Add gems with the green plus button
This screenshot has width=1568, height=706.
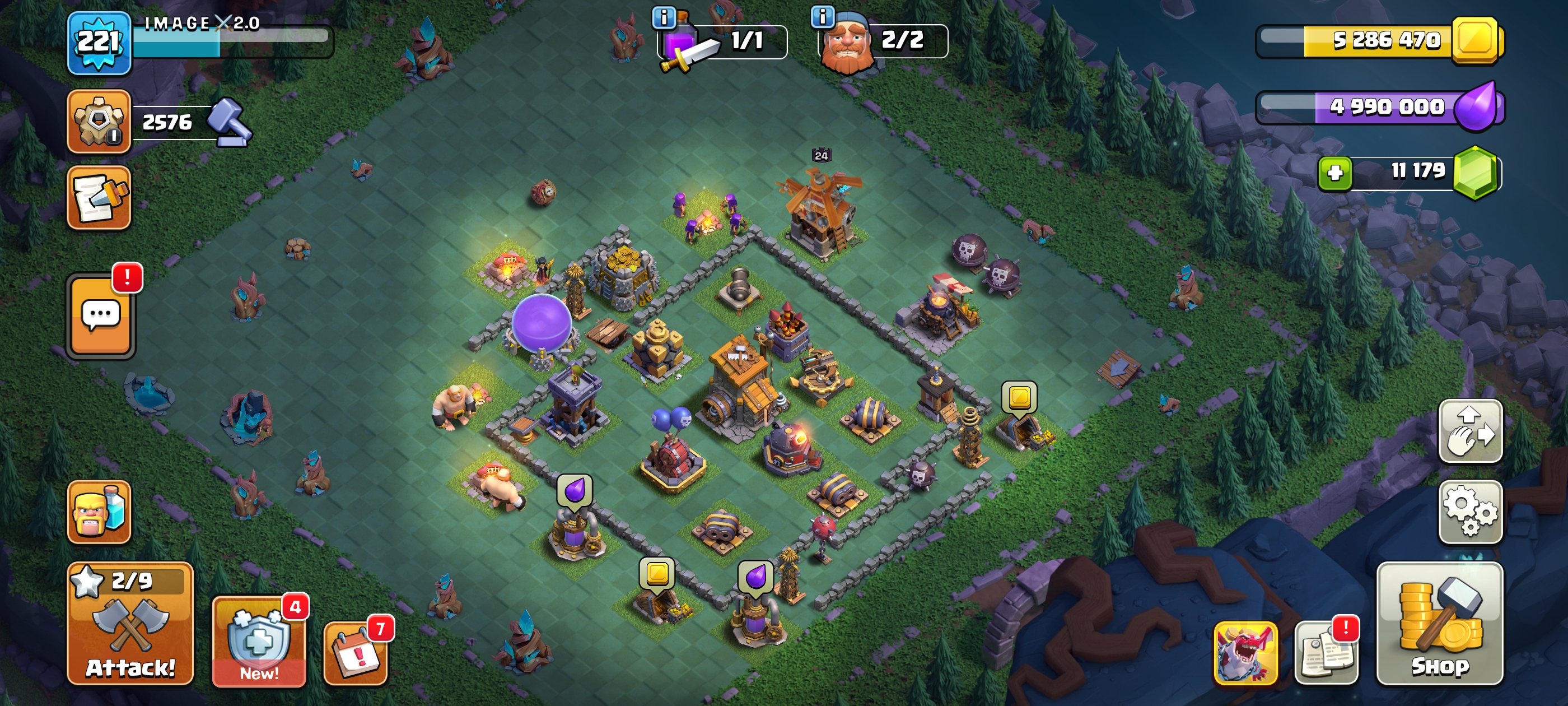tap(1335, 173)
